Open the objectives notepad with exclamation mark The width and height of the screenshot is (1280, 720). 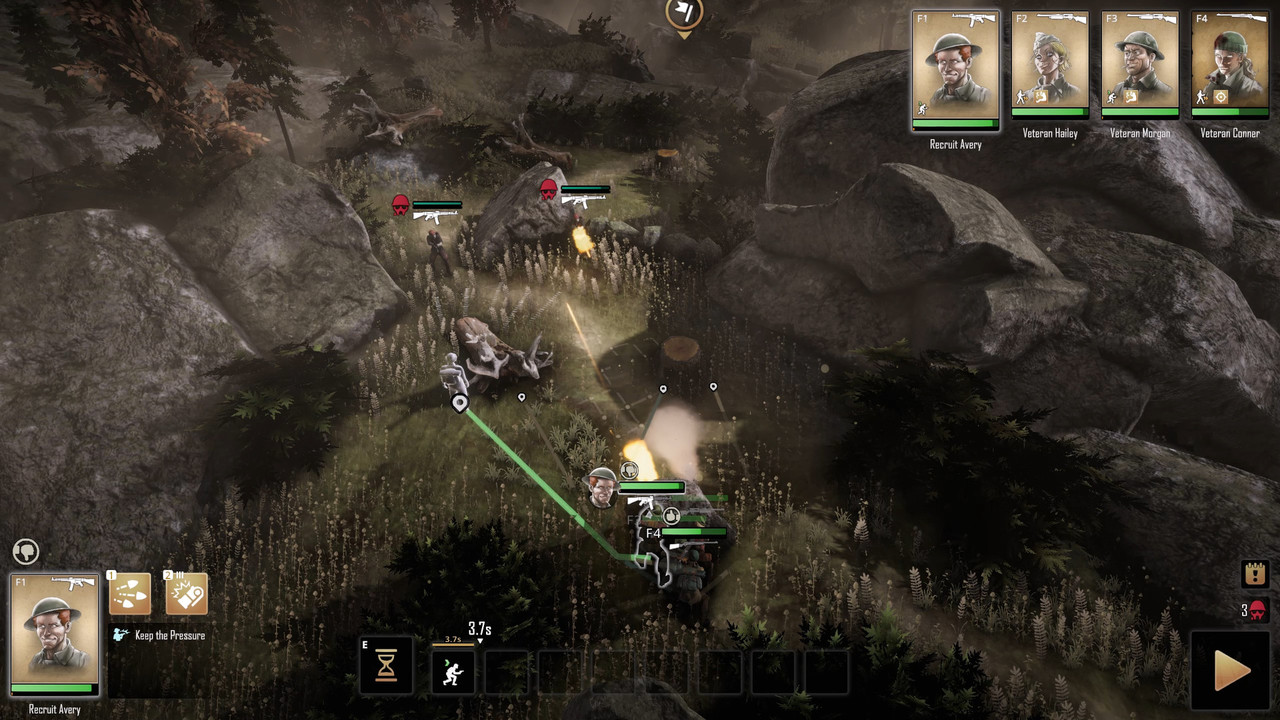[x=1255, y=574]
